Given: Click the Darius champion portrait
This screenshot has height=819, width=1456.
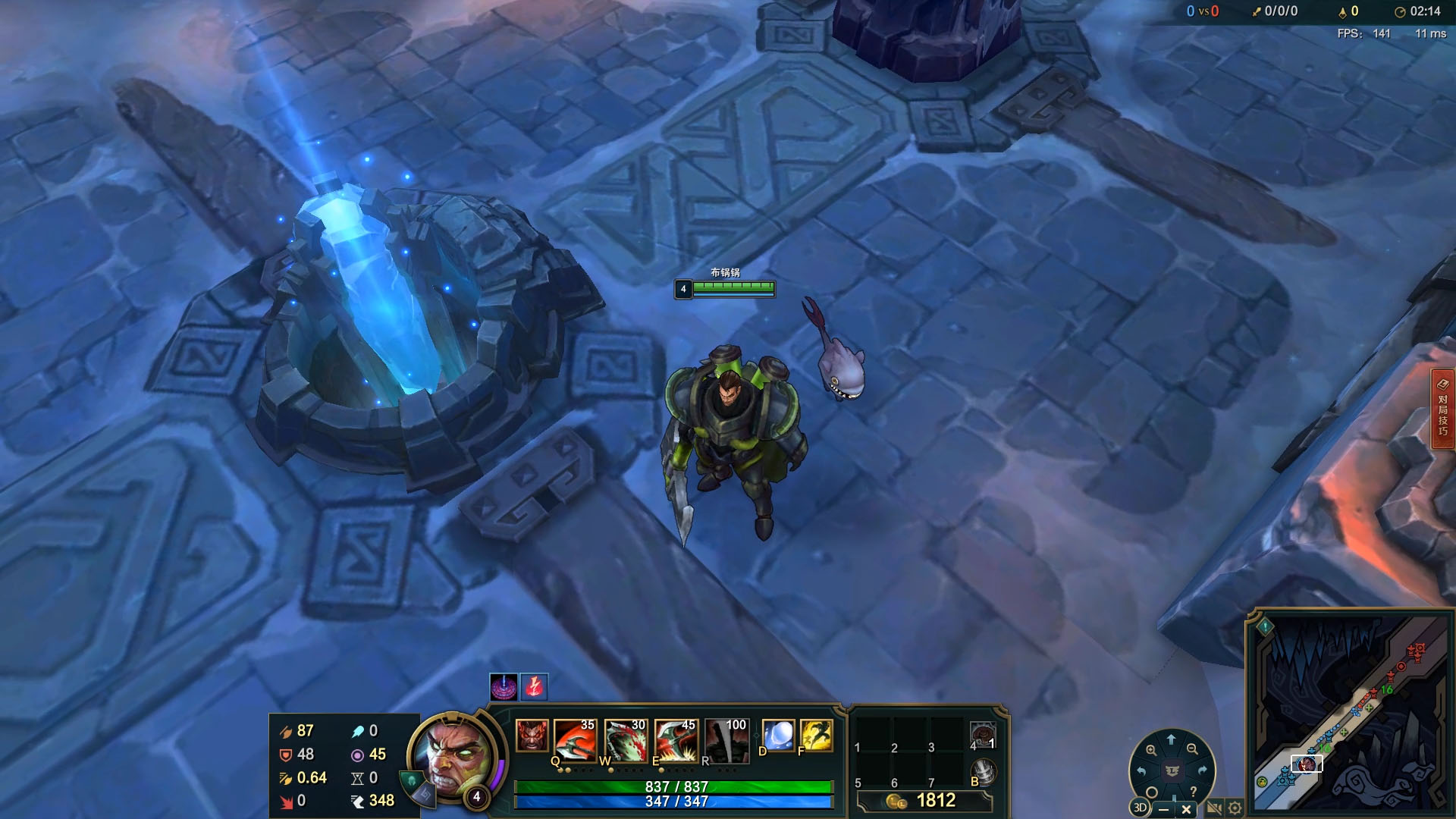Looking at the screenshot, I should (x=453, y=756).
